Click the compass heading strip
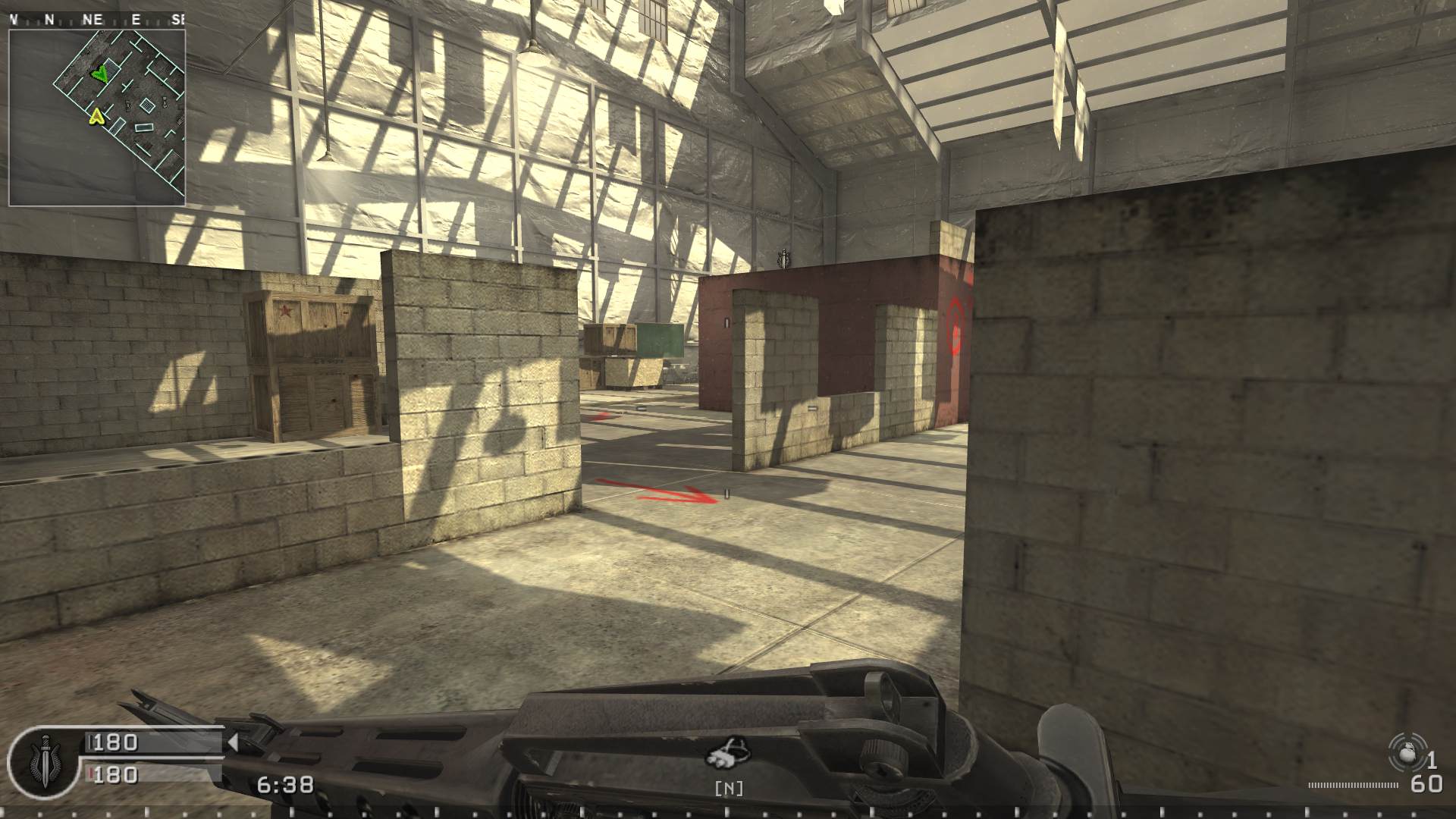Viewport: 1456px width, 819px height. coord(97,20)
